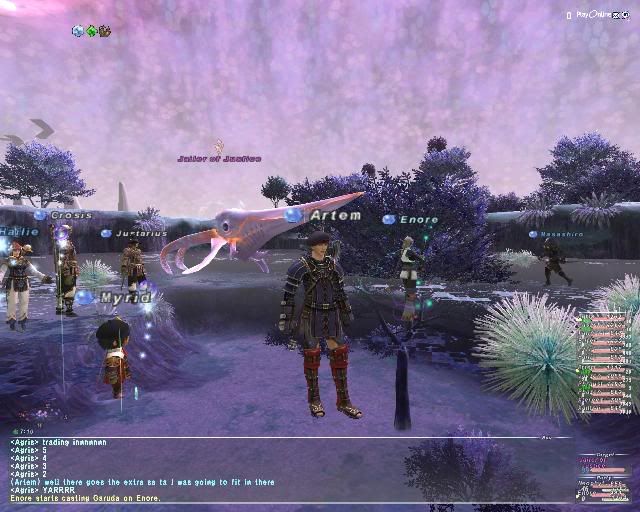Open the PlayOnline logo overlay
The image size is (640, 512).
(592, 15)
